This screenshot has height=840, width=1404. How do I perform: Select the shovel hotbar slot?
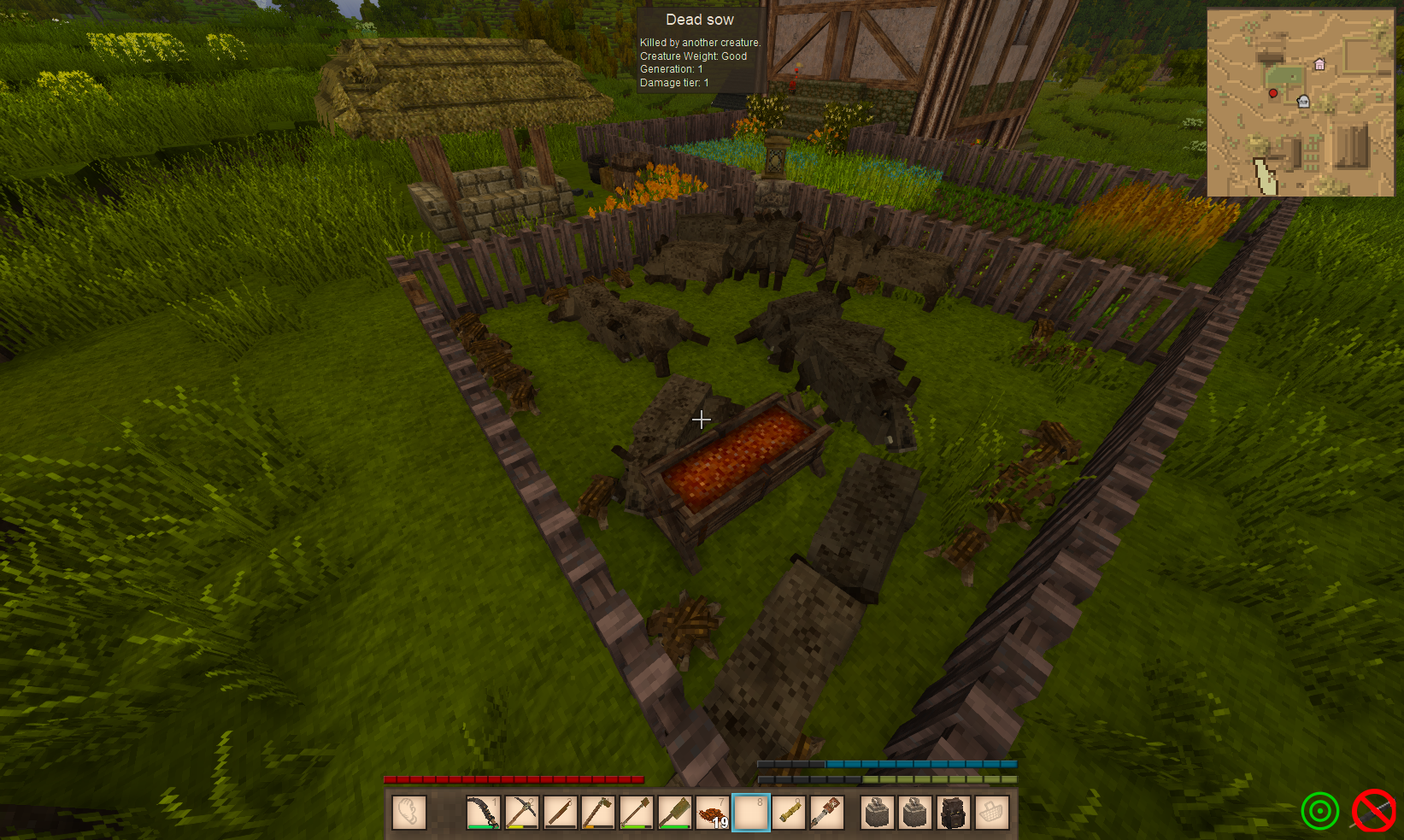637,813
